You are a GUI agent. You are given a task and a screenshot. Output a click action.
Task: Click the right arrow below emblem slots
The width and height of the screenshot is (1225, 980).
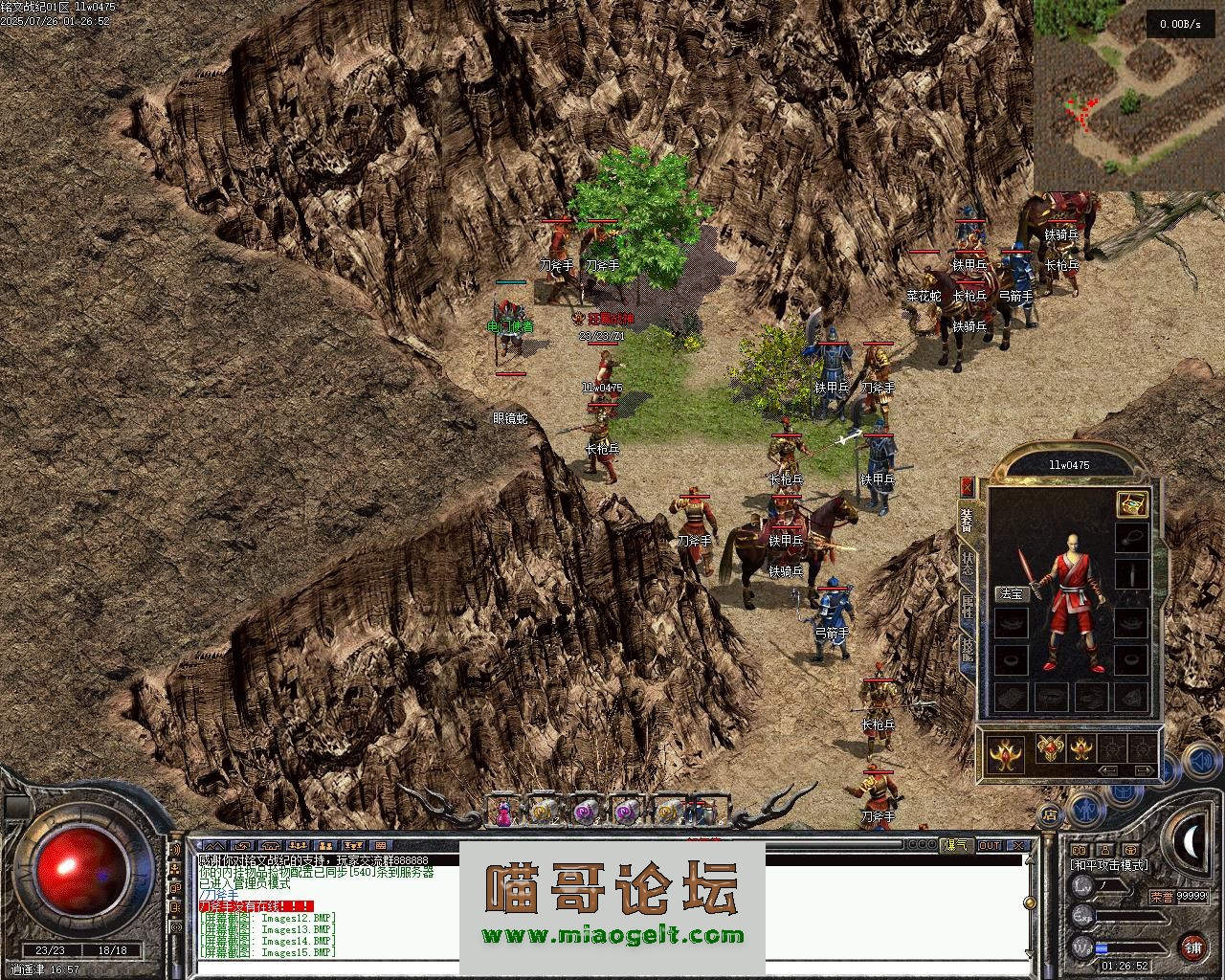(1144, 769)
